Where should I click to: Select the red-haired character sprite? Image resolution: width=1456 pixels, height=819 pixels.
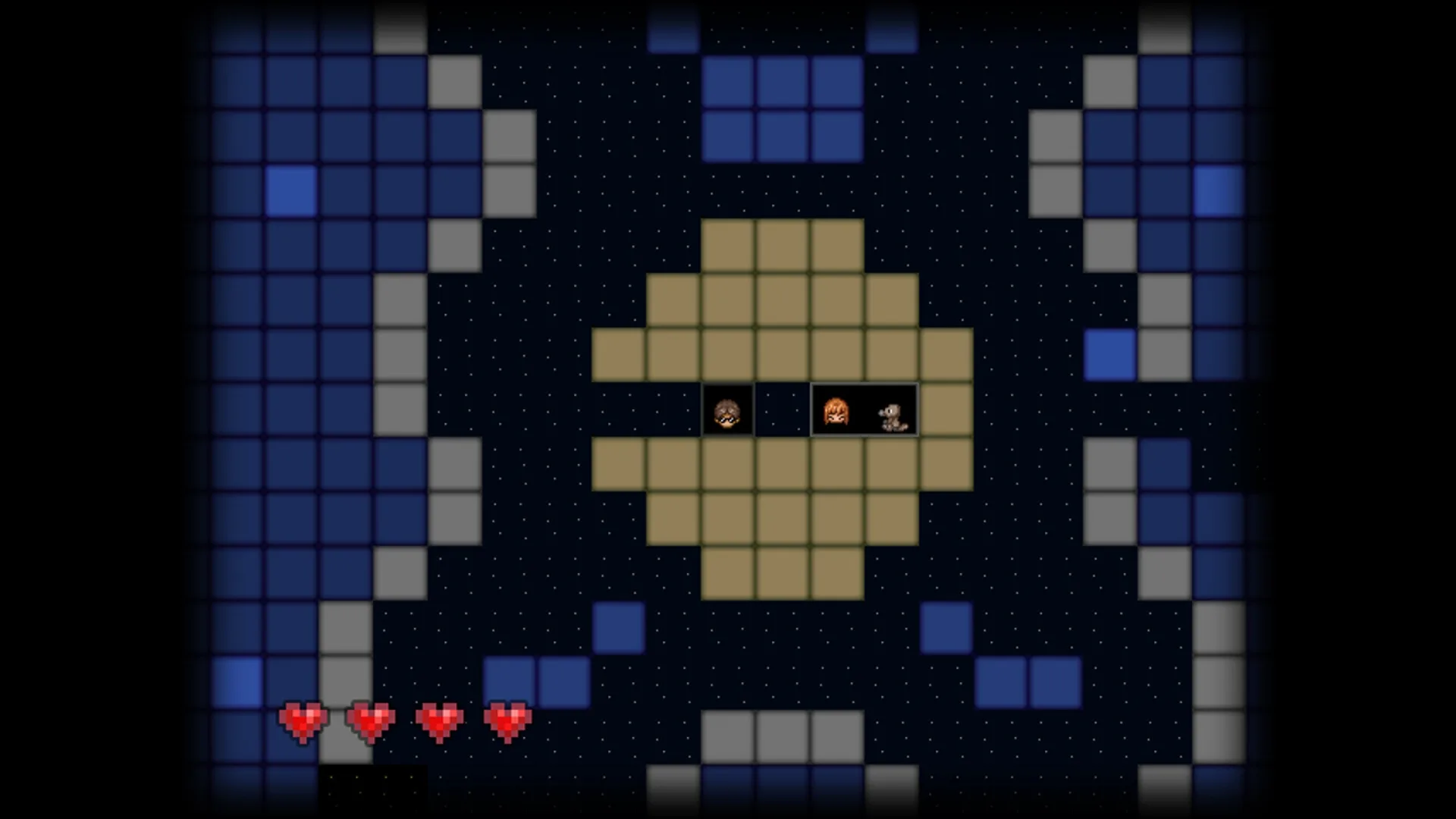click(x=838, y=409)
